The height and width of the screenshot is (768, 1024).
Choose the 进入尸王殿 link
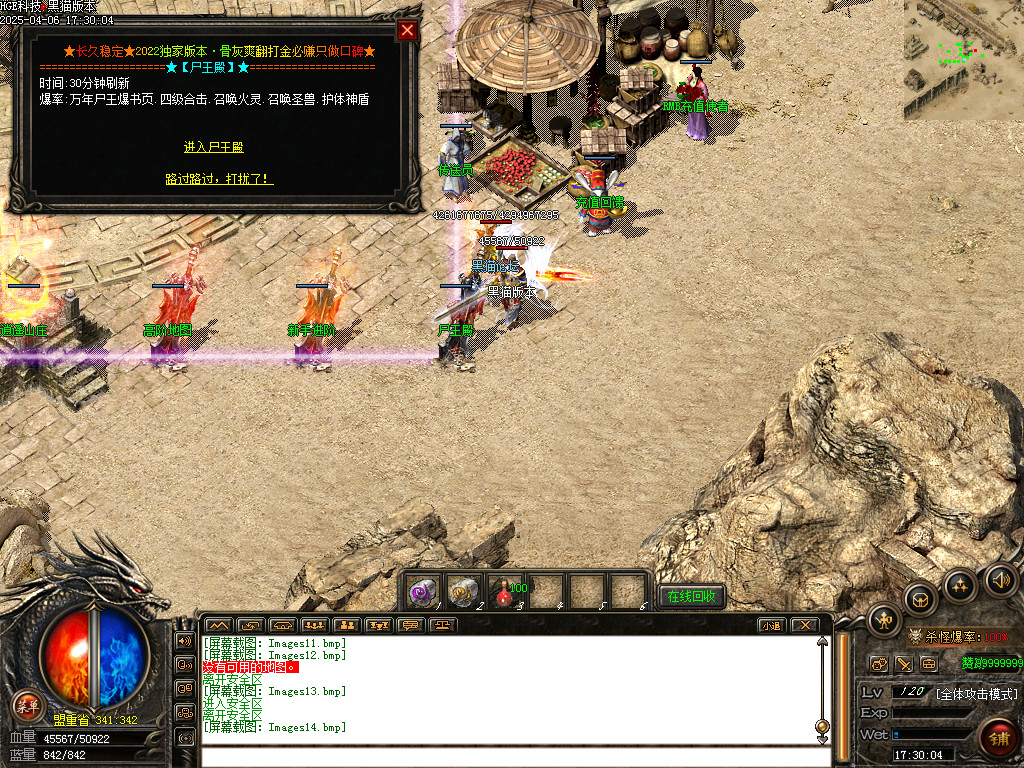[x=213, y=147]
